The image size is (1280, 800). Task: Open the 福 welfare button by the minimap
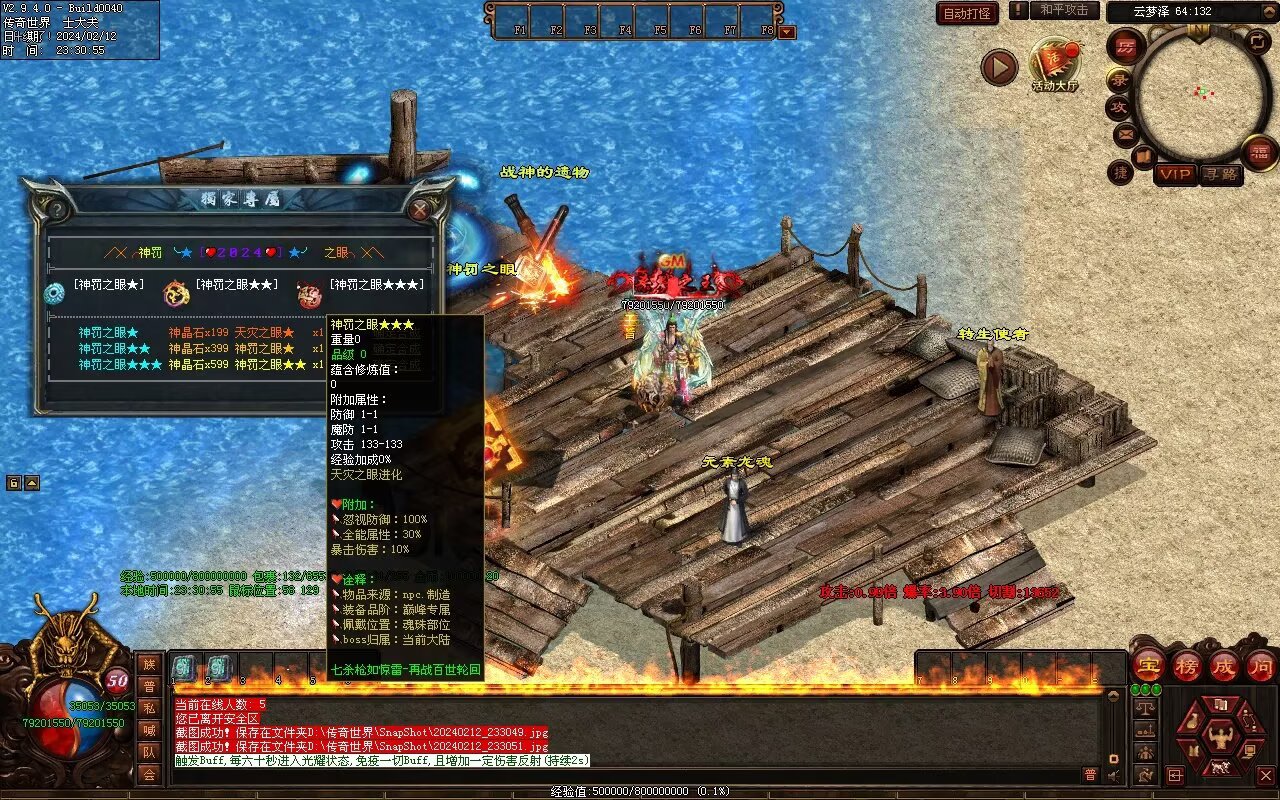tap(1259, 152)
